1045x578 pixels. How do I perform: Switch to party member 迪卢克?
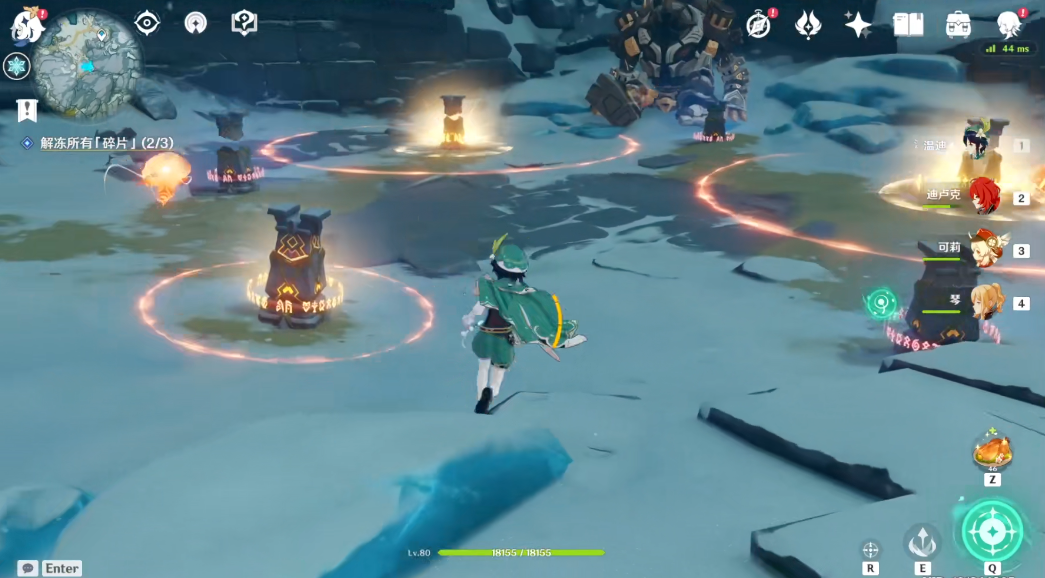983,196
